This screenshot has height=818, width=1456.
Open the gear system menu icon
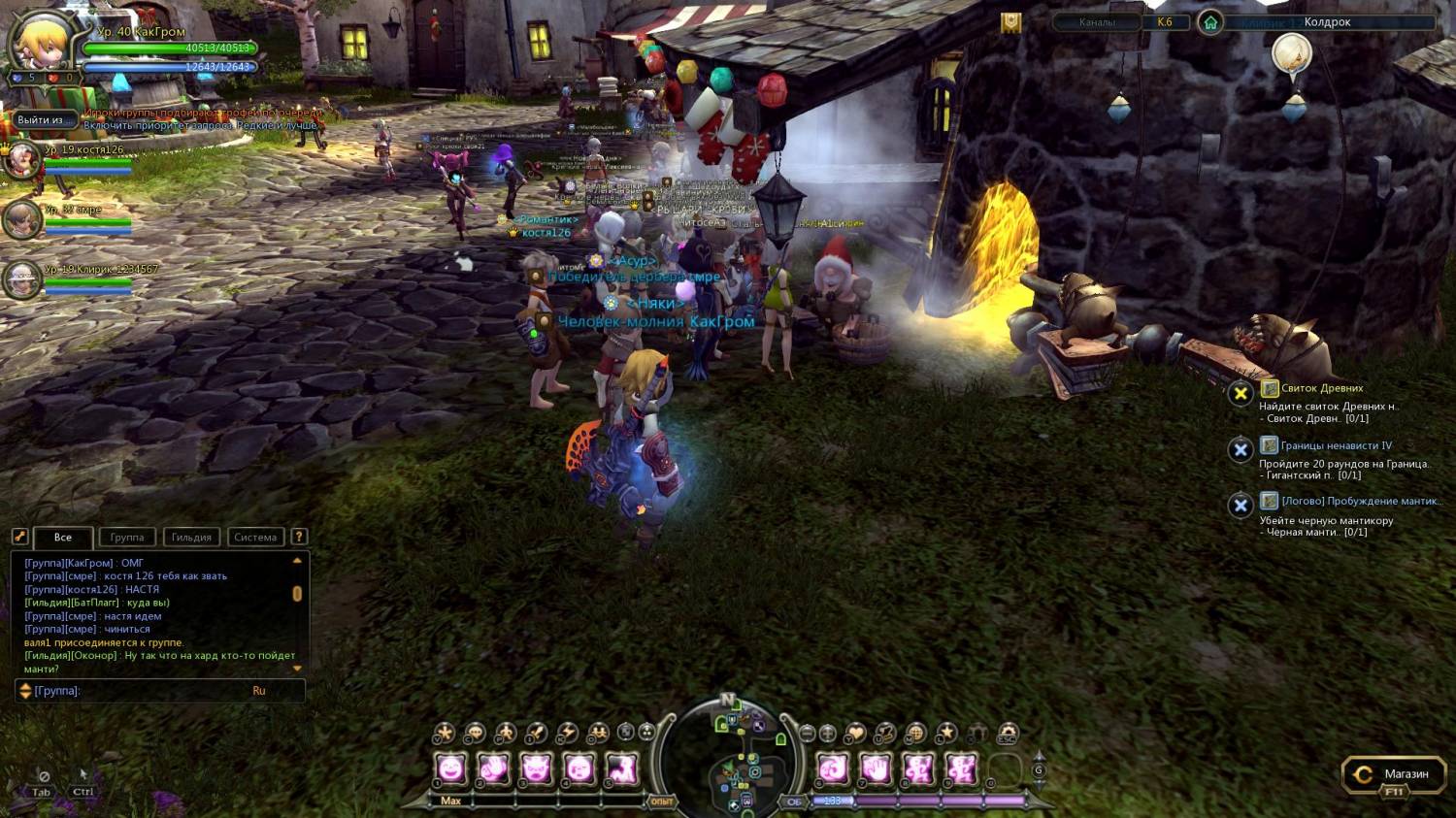click(x=1009, y=733)
